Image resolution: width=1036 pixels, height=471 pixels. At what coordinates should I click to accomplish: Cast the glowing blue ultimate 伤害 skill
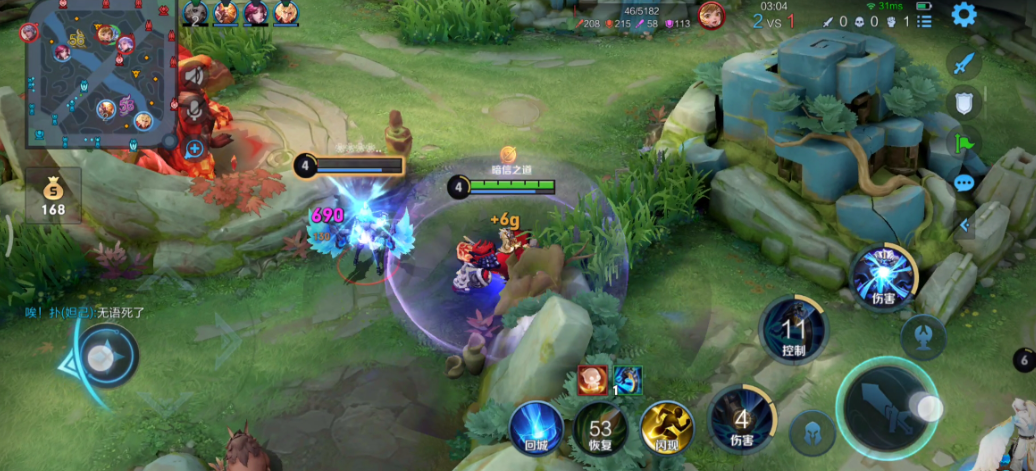[x=884, y=274]
